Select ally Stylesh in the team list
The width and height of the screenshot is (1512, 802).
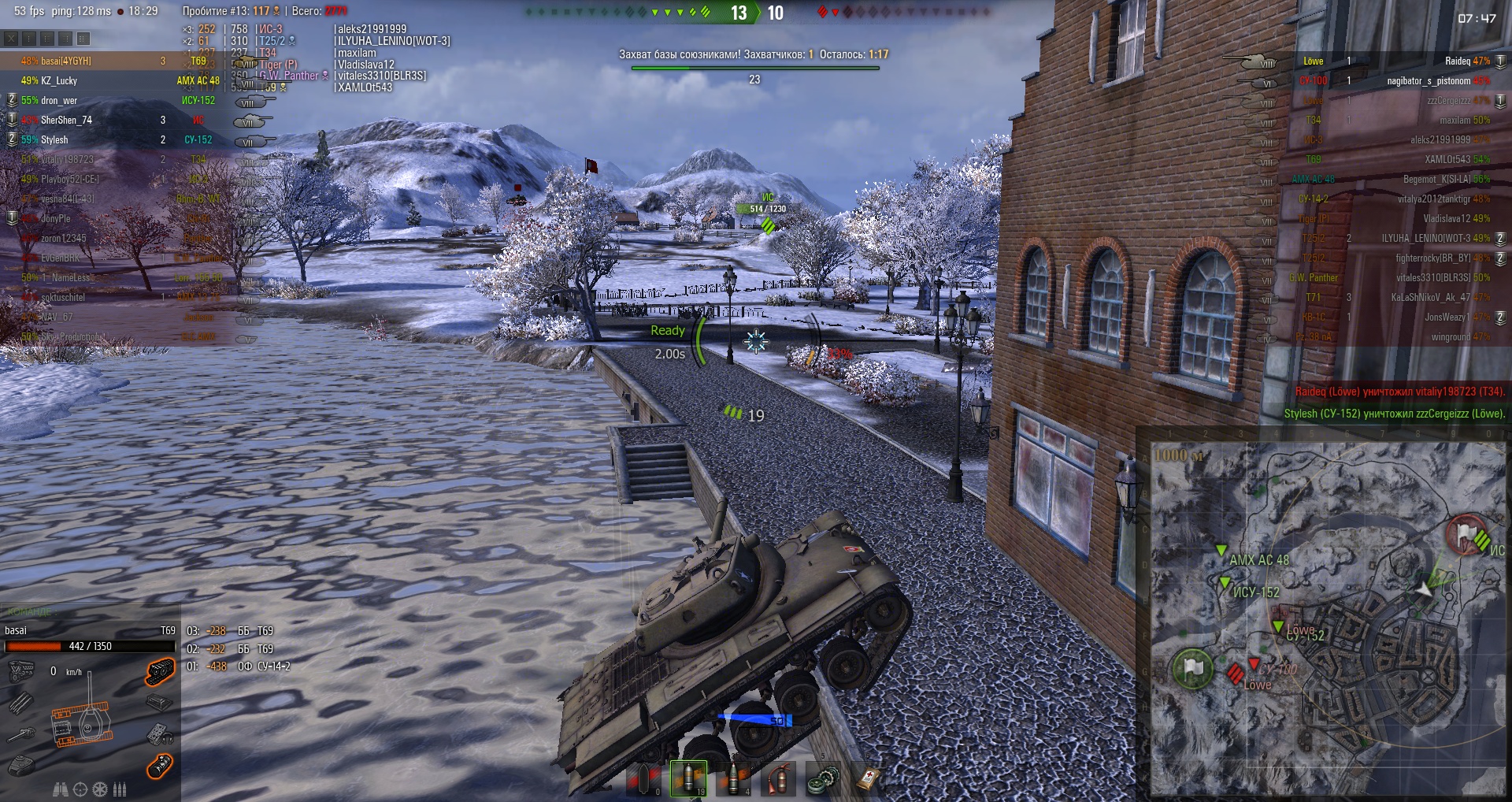point(54,140)
